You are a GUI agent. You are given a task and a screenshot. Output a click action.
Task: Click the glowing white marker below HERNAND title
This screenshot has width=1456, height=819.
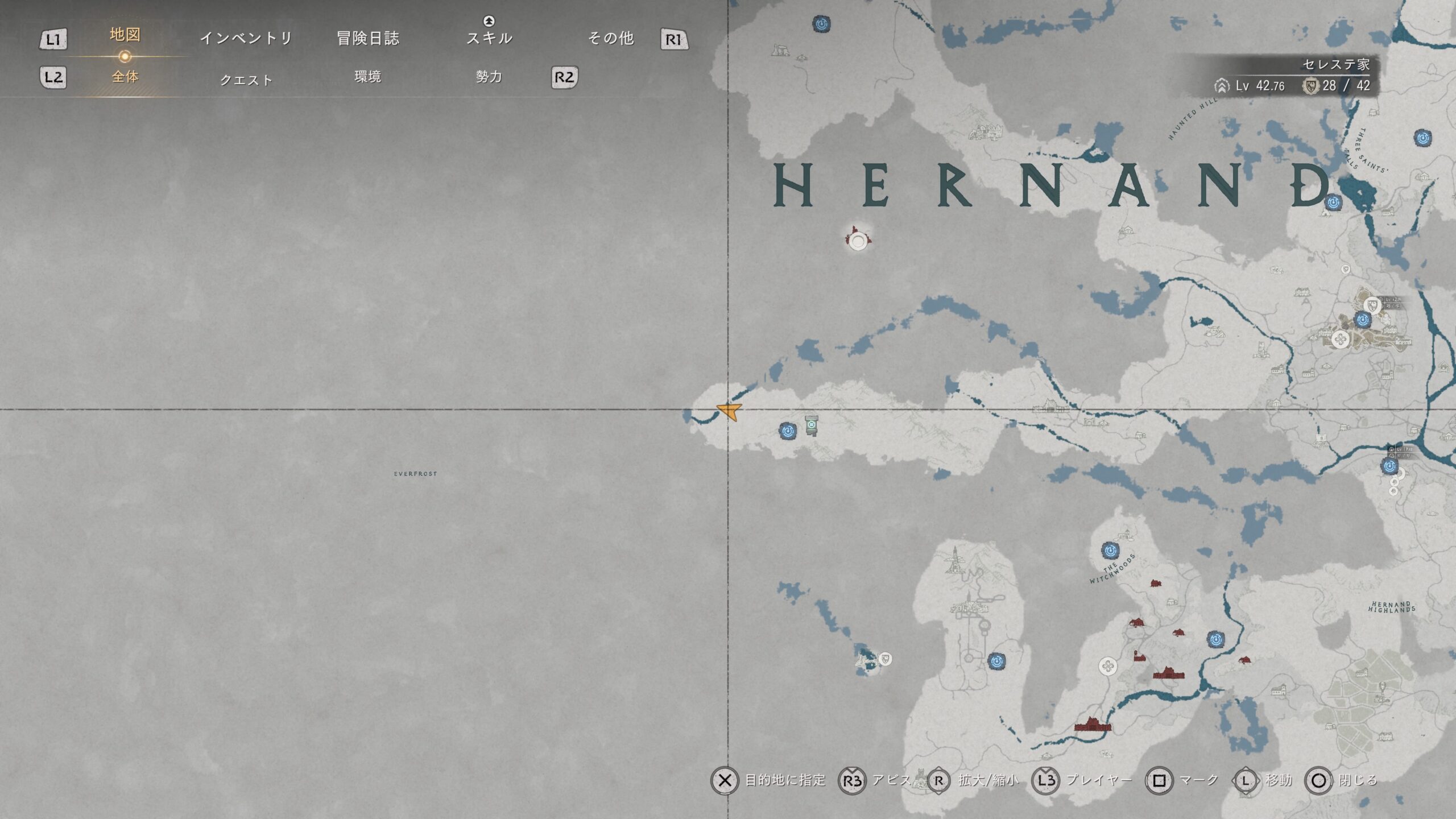858,240
